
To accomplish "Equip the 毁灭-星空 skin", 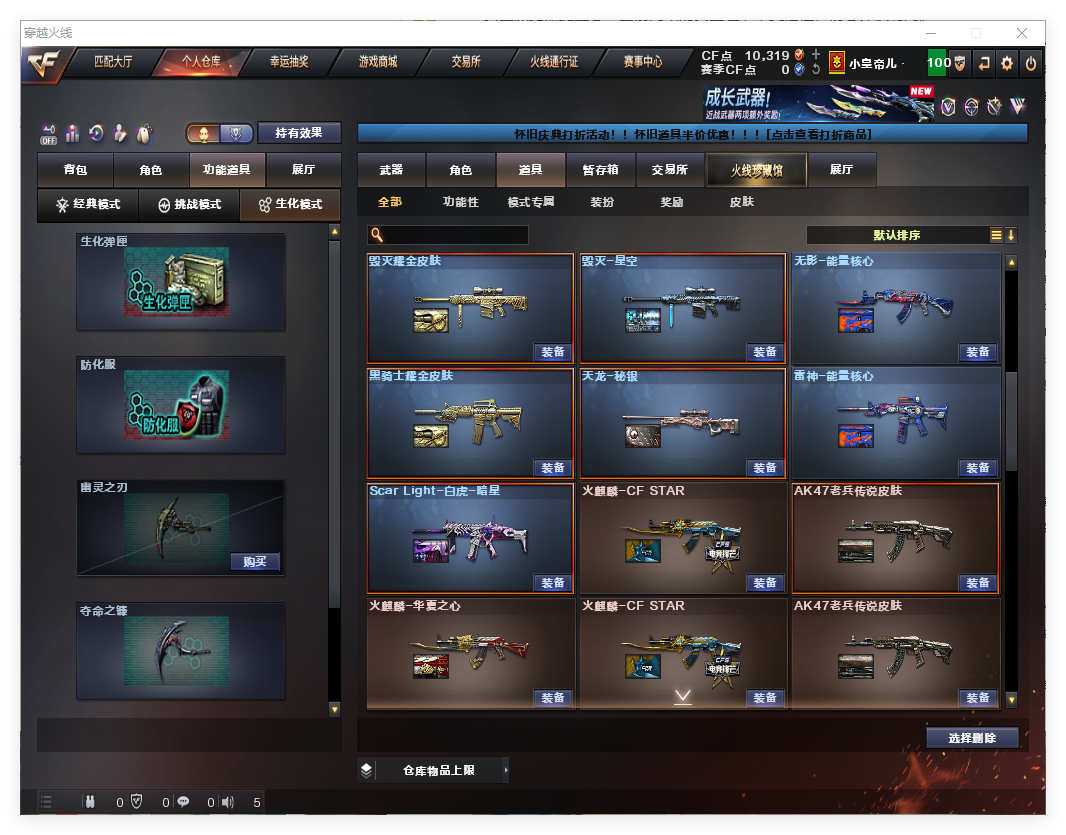I will (765, 352).
